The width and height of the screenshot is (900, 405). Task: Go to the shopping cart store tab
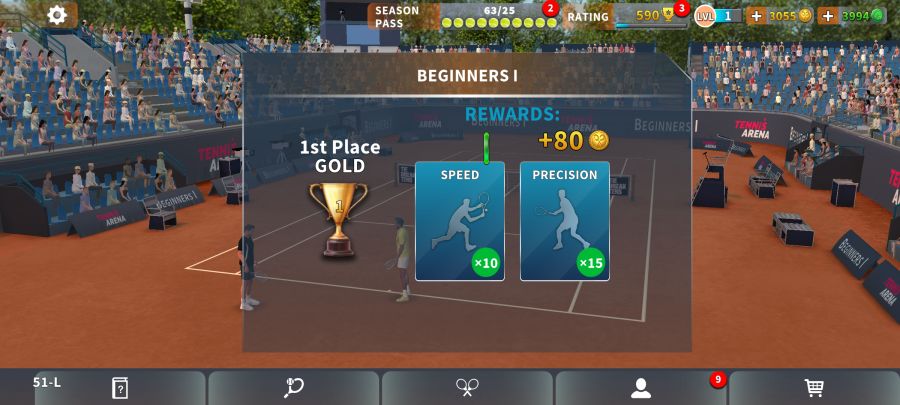[814, 388]
